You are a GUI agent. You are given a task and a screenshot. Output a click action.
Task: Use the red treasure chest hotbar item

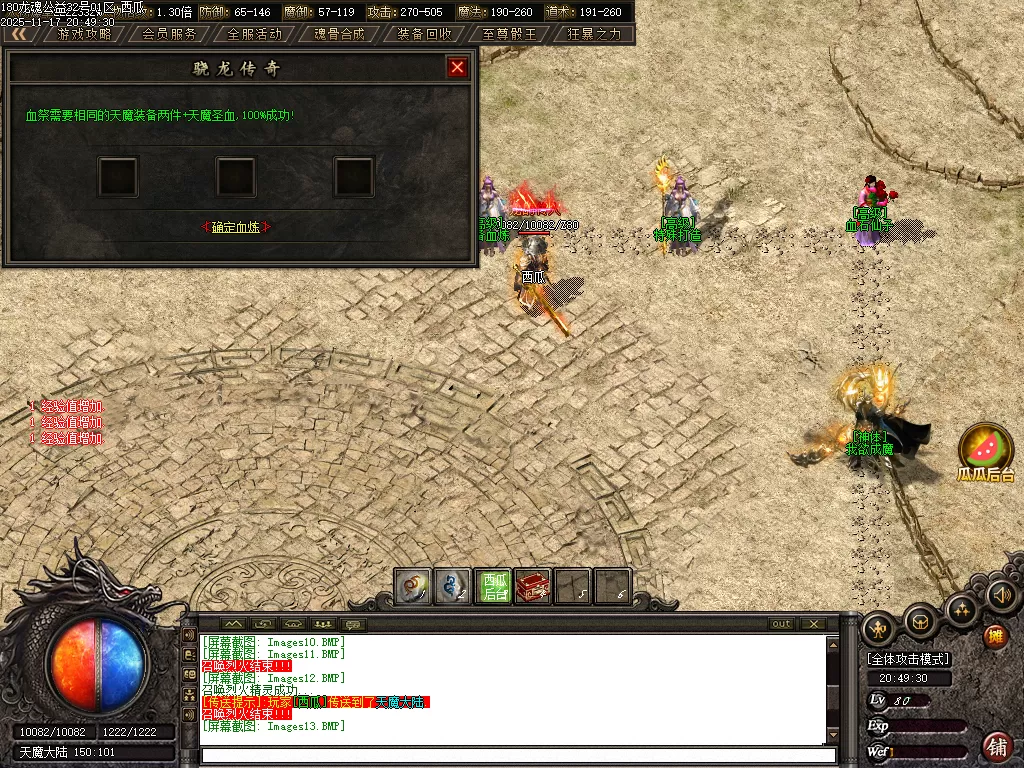click(x=533, y=586)
